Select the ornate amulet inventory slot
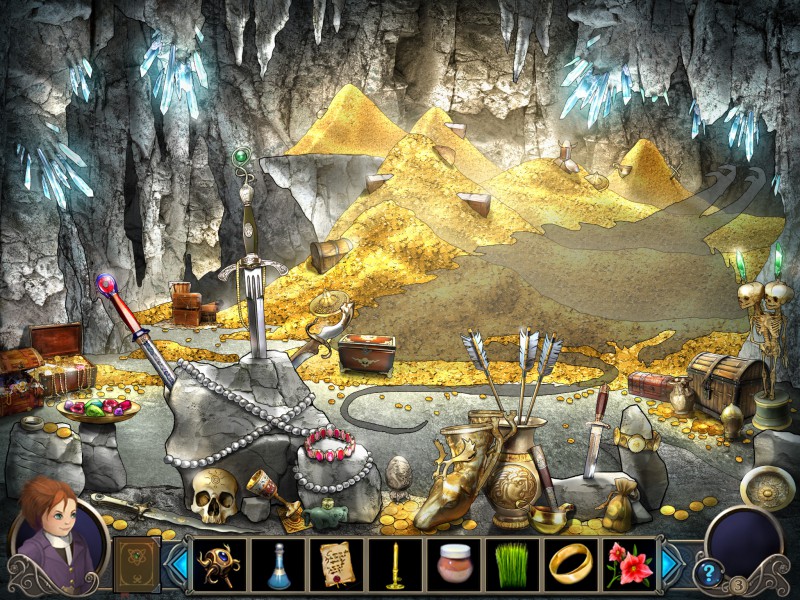The image size is (800, 600). 217,565
